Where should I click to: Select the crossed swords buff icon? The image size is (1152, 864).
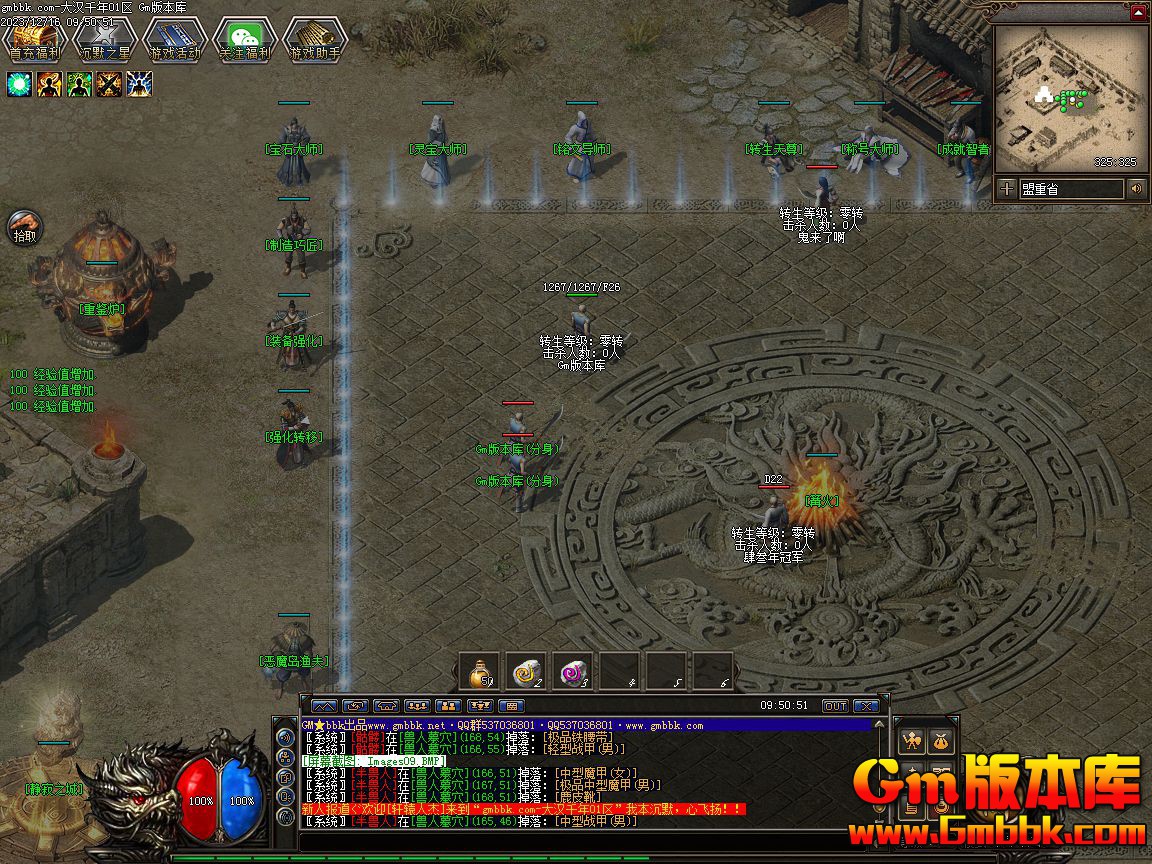109,84
